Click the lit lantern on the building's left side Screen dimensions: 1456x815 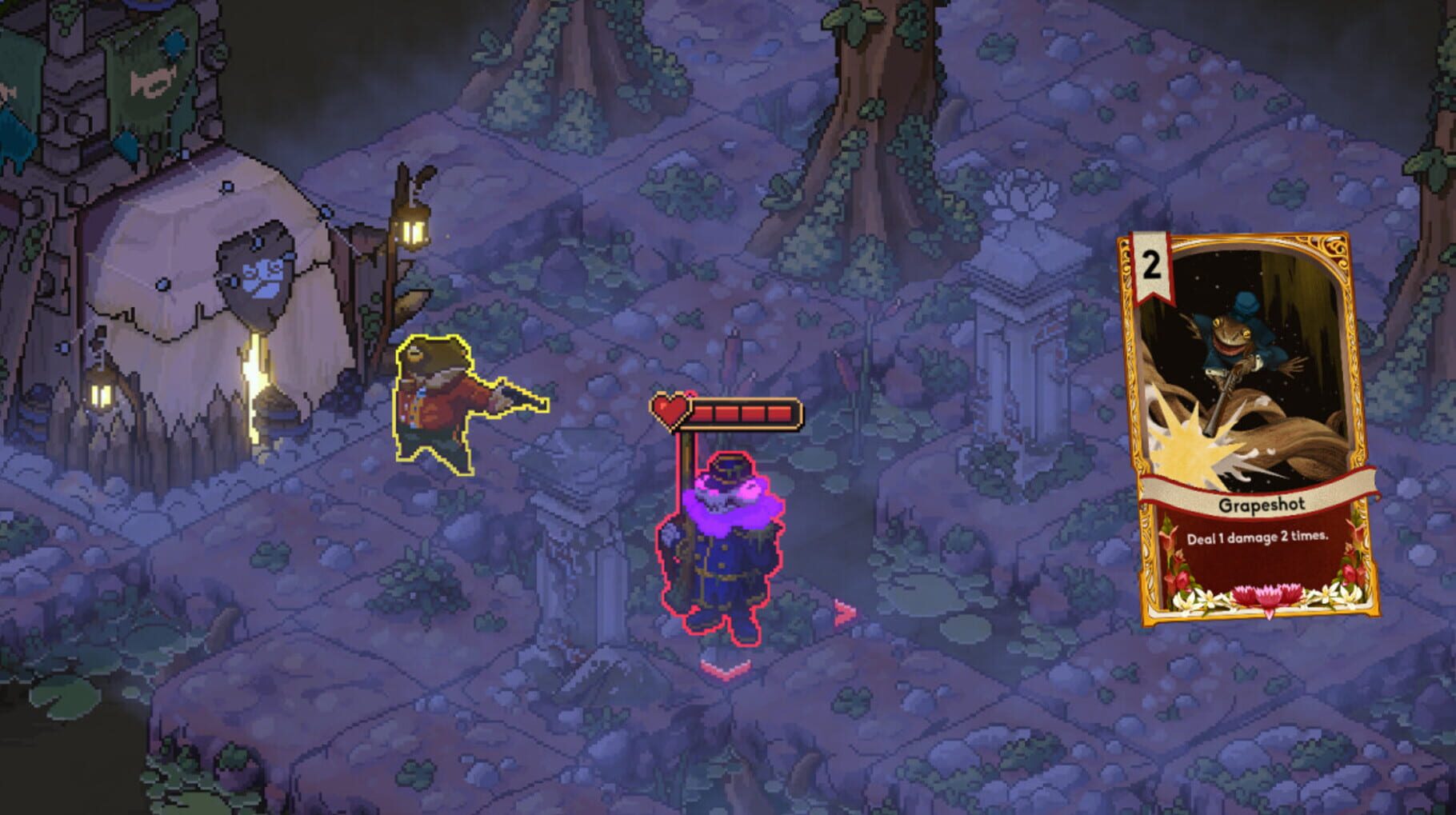102,396
